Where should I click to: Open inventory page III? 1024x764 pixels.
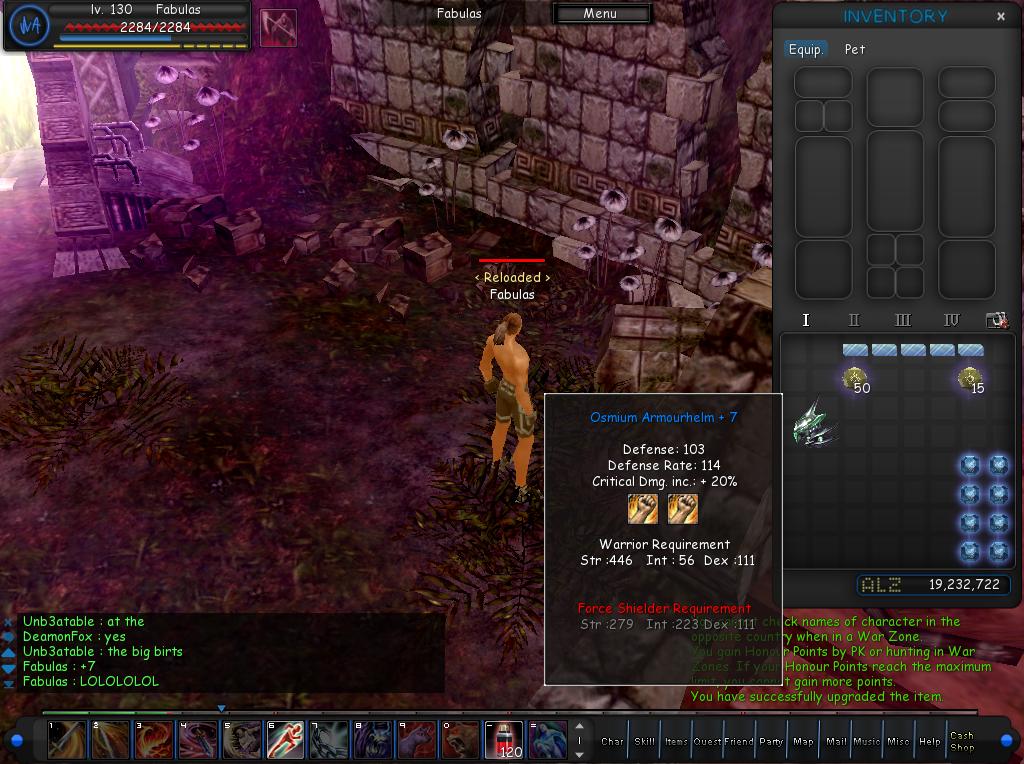tap(903, 320)
